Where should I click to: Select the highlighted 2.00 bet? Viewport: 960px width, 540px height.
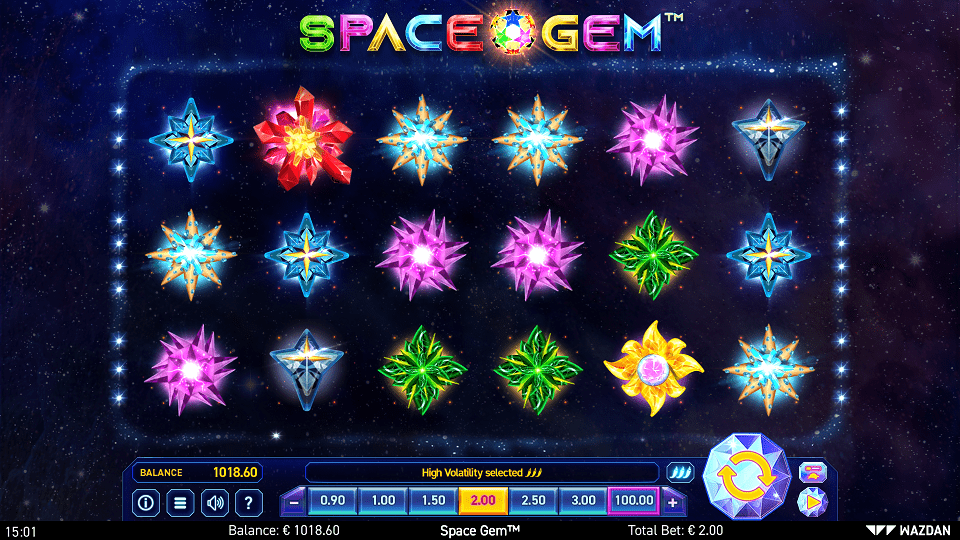pos(483,500)
